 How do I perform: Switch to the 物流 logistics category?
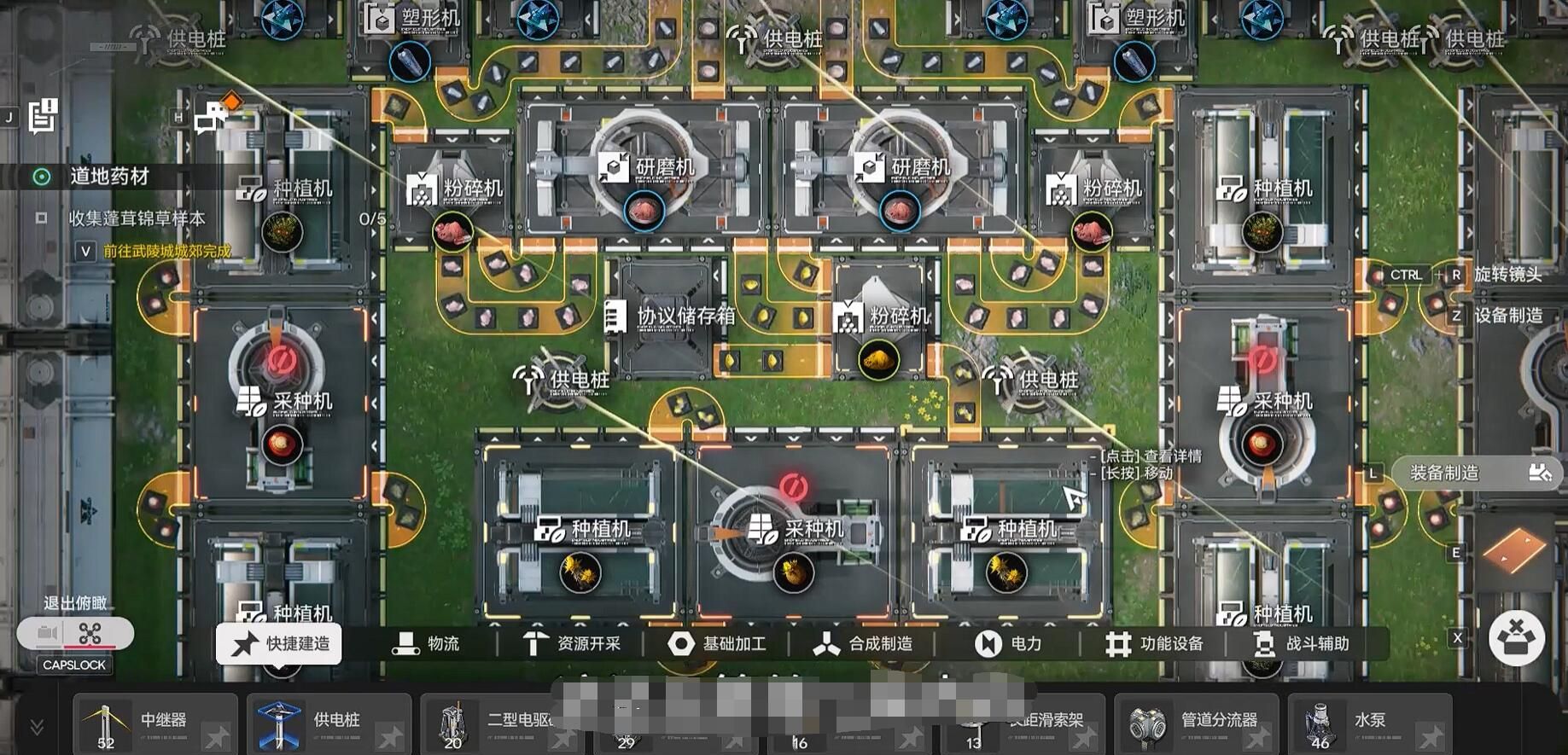tap(426, 644)
